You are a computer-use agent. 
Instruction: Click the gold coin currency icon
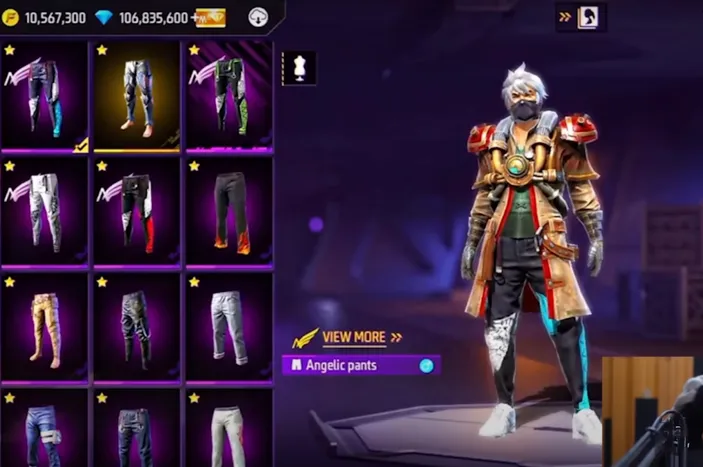12,17
